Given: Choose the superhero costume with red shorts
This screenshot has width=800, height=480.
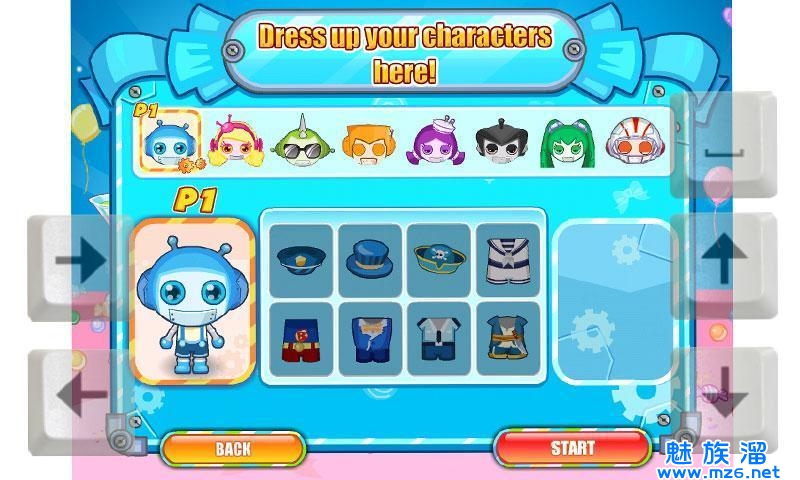Looking at the screenshot, I should [x=301, y=339].
